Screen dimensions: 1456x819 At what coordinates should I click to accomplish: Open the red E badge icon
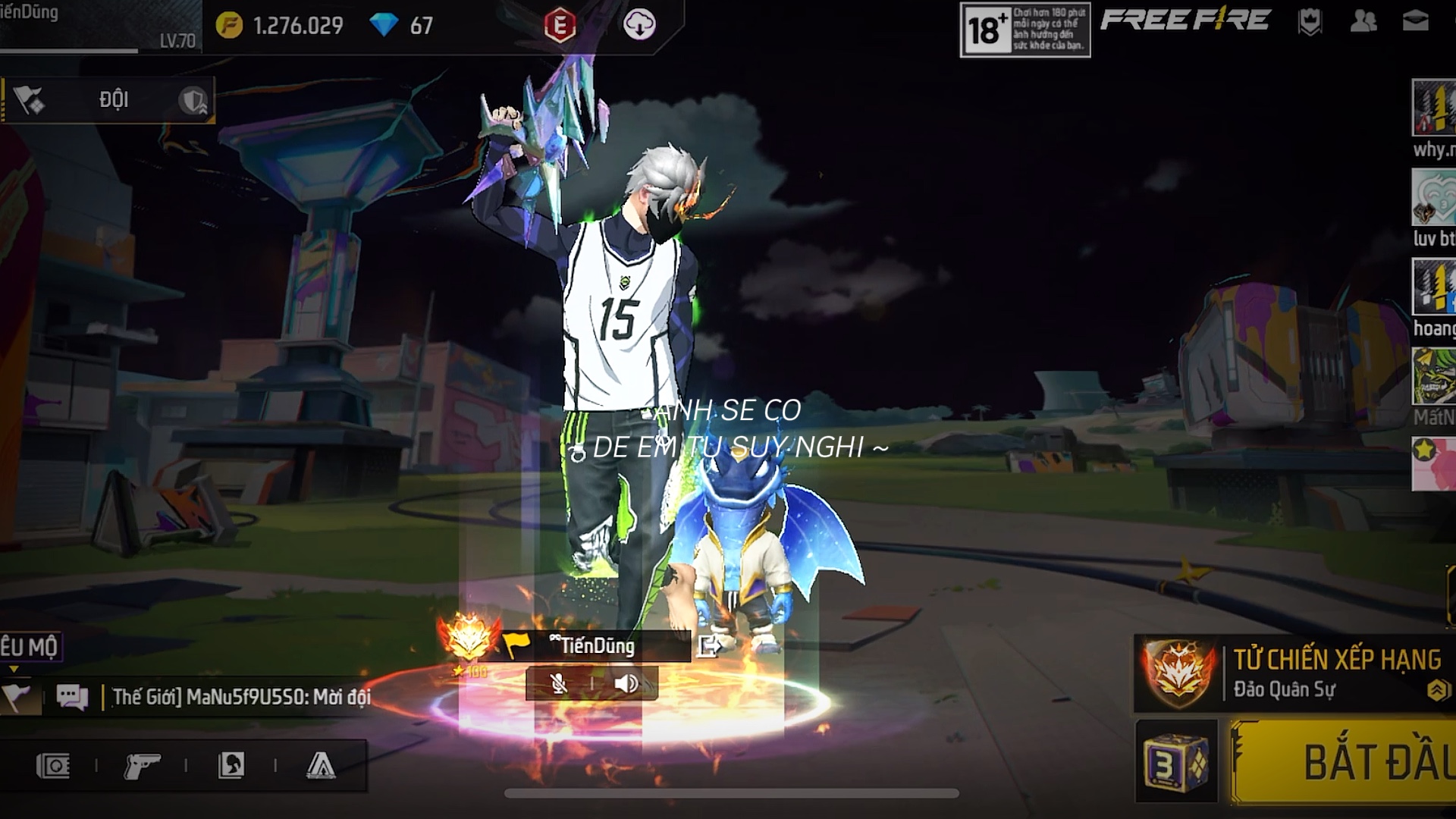(x=560, y=26)
